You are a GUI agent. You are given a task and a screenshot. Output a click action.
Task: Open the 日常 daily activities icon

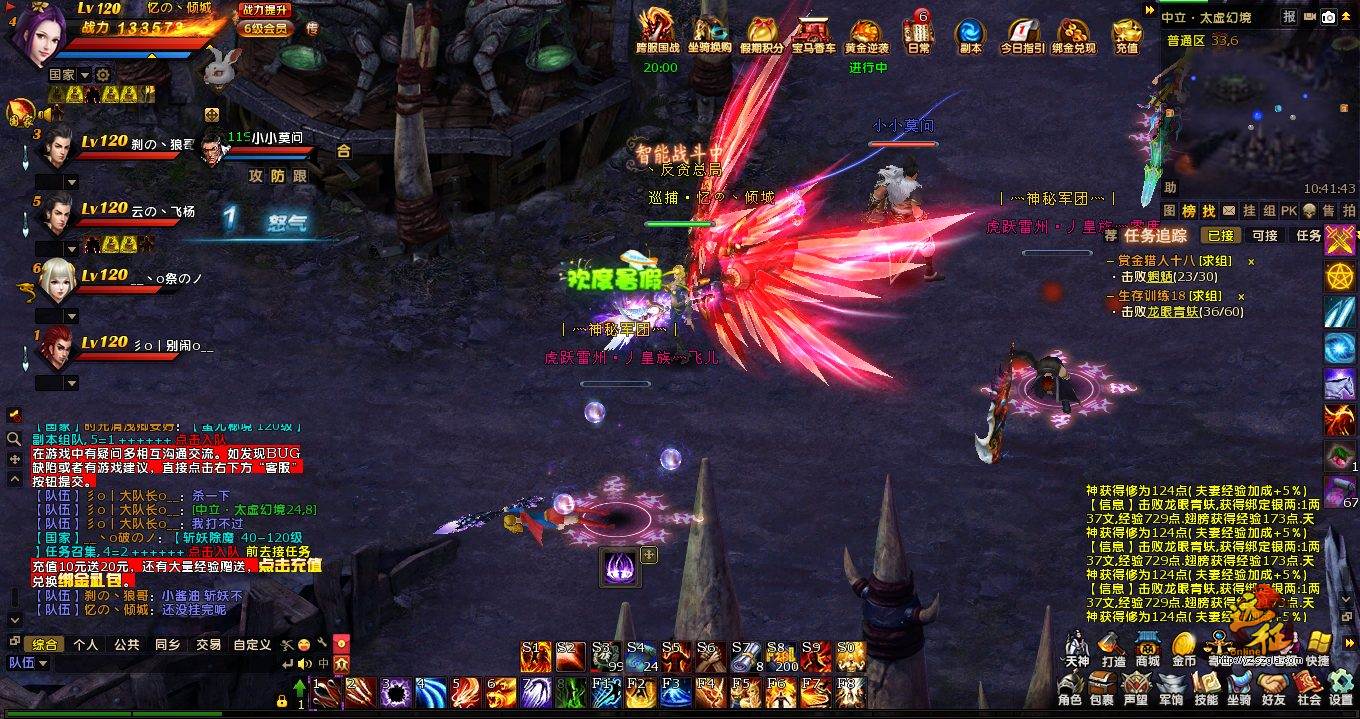pos(918,32)
